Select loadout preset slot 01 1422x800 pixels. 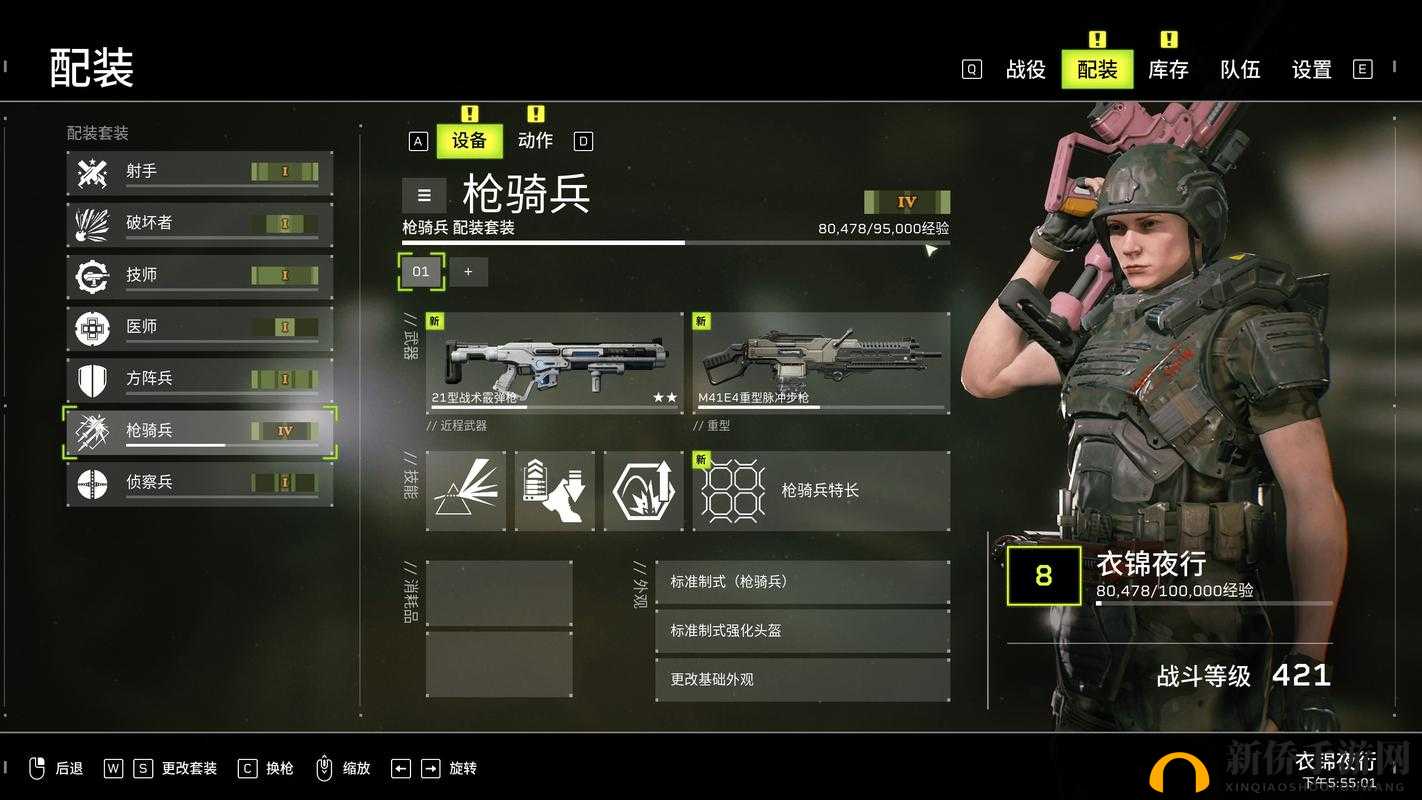[420, 271]
